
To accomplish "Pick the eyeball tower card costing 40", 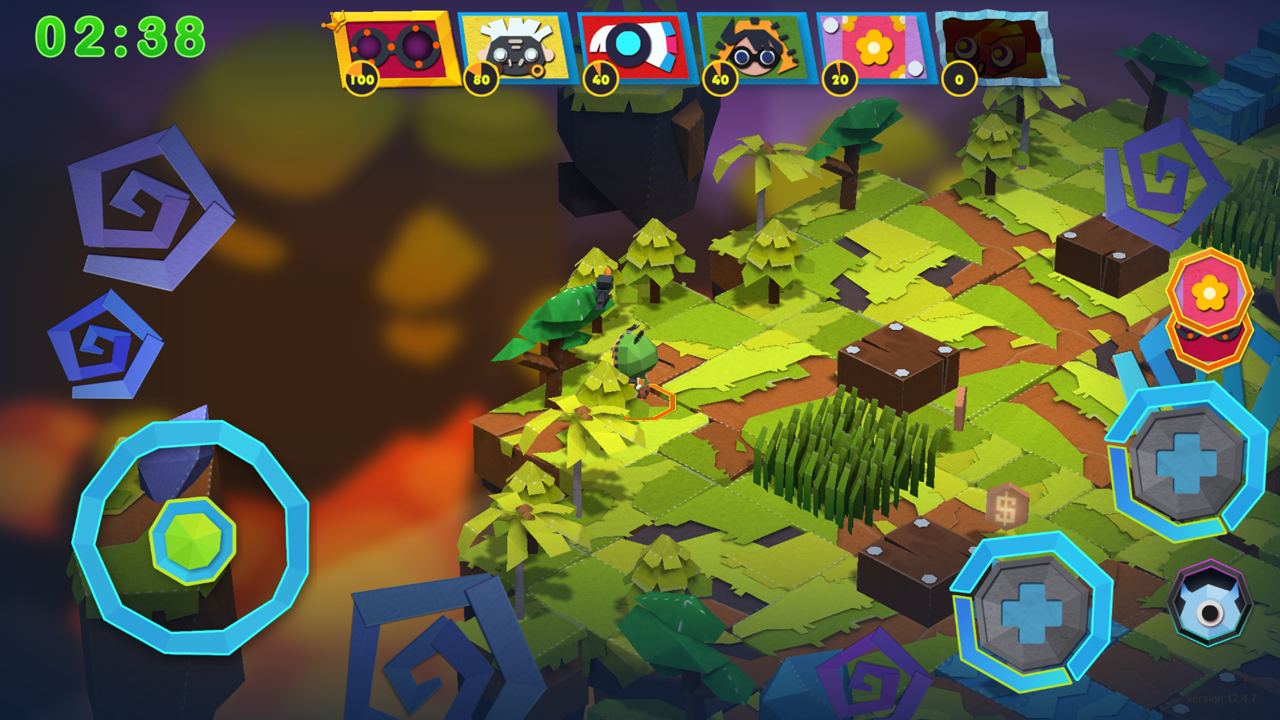I will point(630,45).
